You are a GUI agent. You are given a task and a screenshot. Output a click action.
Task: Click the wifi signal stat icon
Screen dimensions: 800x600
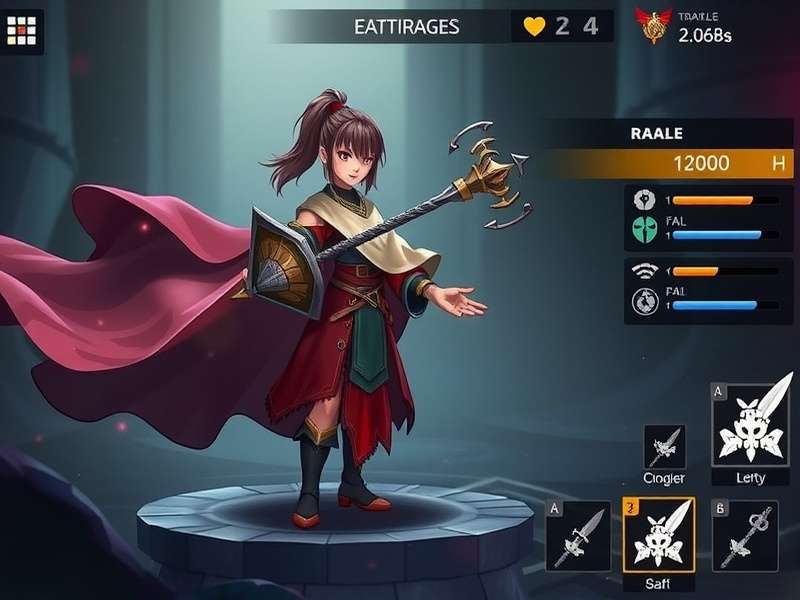(643, 270)
